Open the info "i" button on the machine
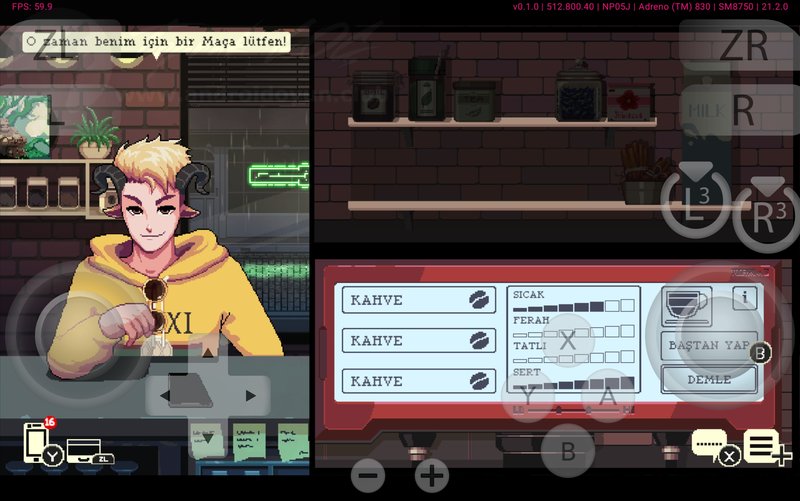Image resolution: width=800 pixels, height=501 pixels. point(744,298)
